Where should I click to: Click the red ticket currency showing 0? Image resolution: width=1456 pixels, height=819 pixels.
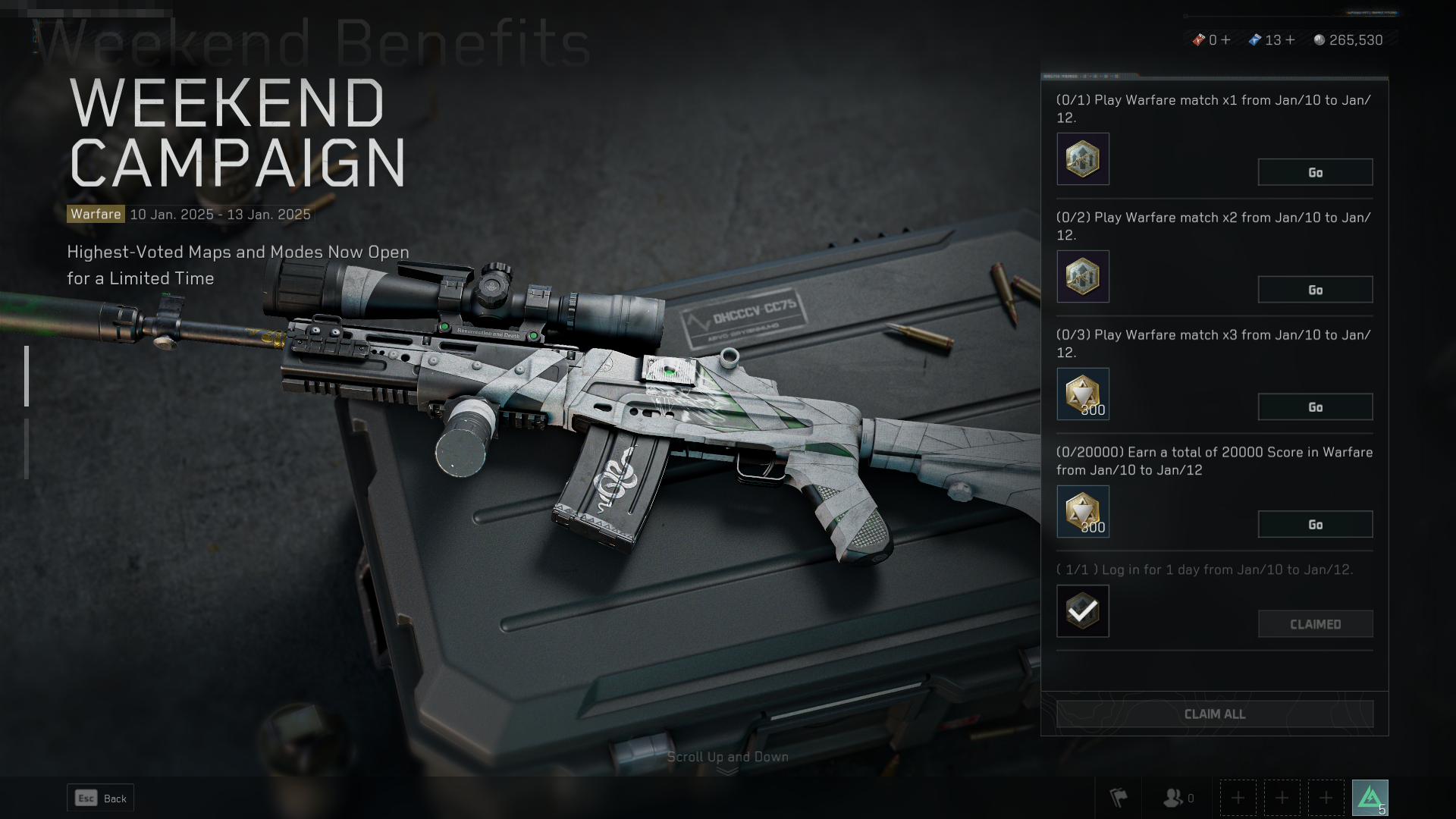pyautogui.click(x=1200, y=40)
